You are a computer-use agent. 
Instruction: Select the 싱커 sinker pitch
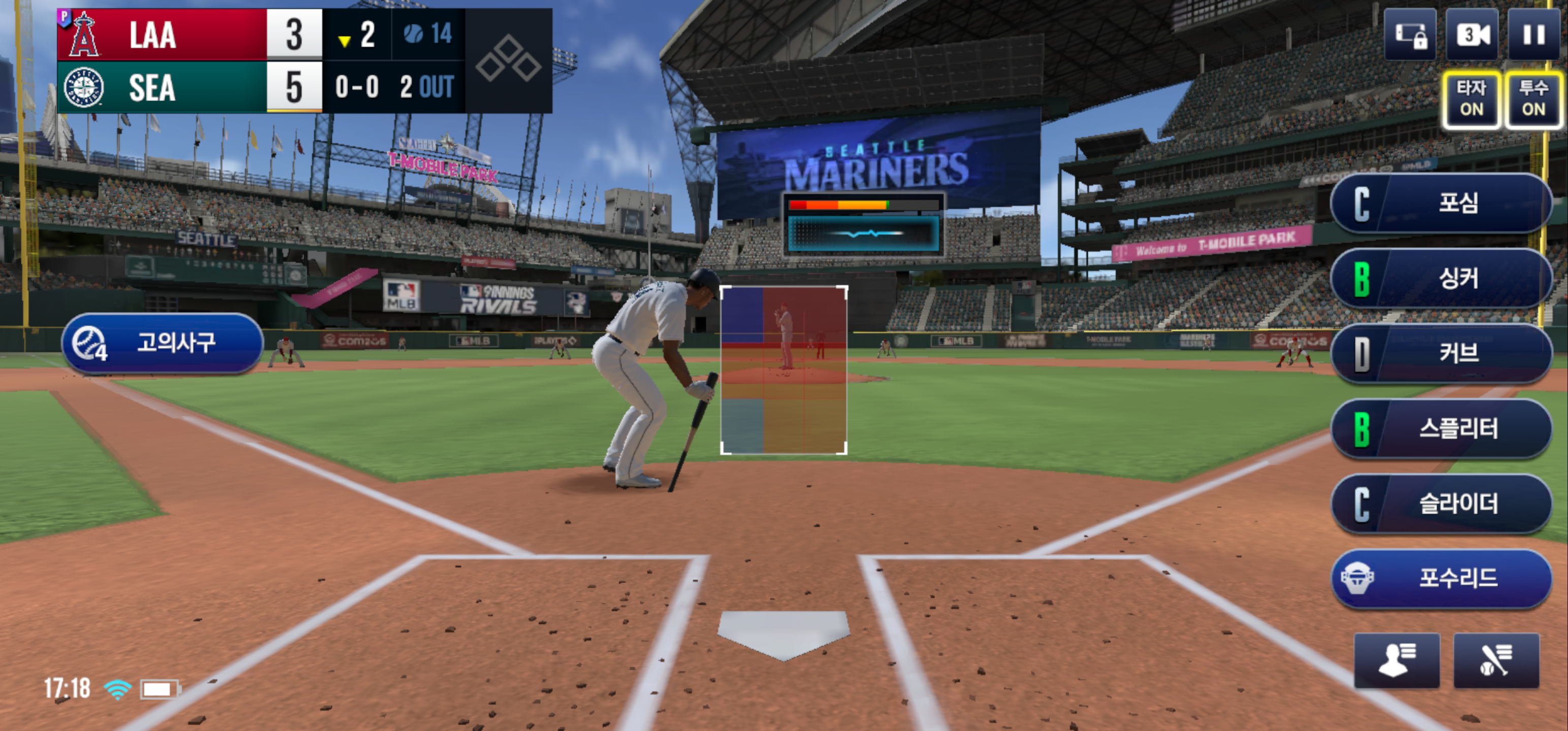coord(1440,279)
